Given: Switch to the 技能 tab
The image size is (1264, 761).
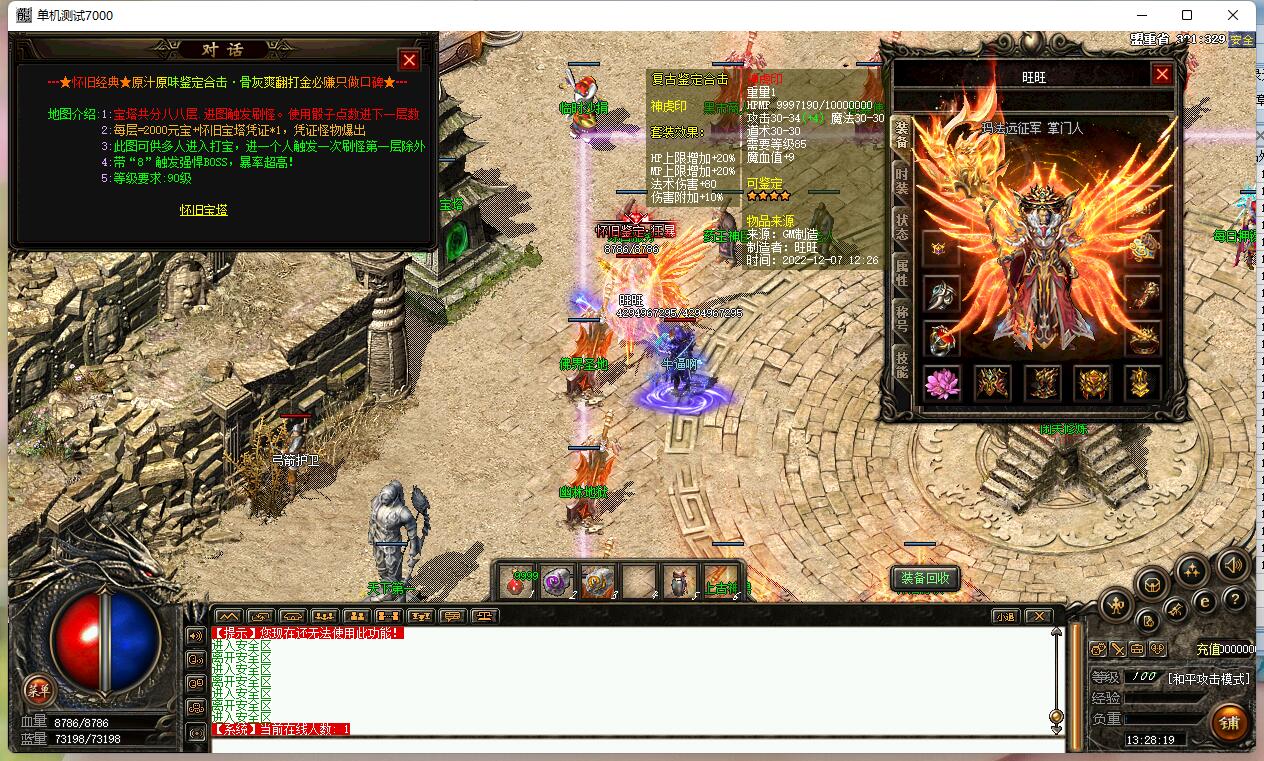Looking at the screenshot, I should 901,364.
